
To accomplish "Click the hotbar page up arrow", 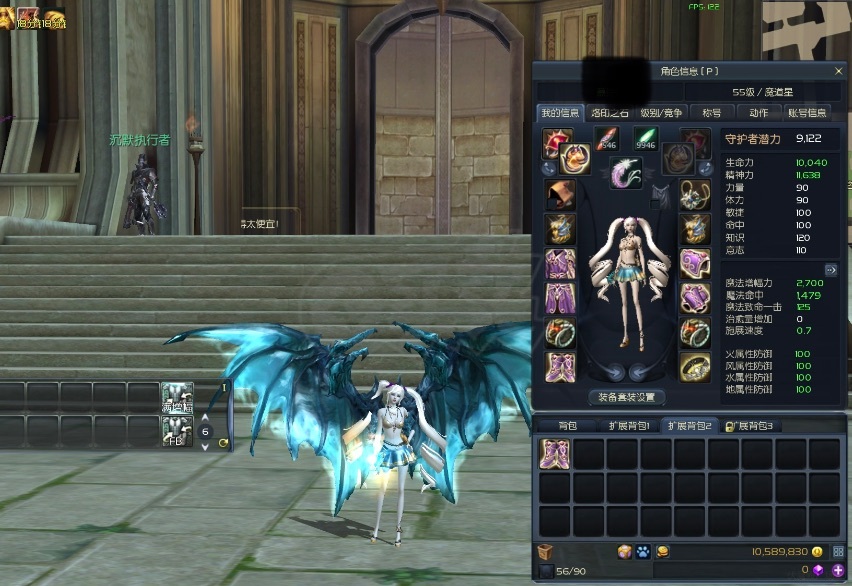I will tap(205, 418).
